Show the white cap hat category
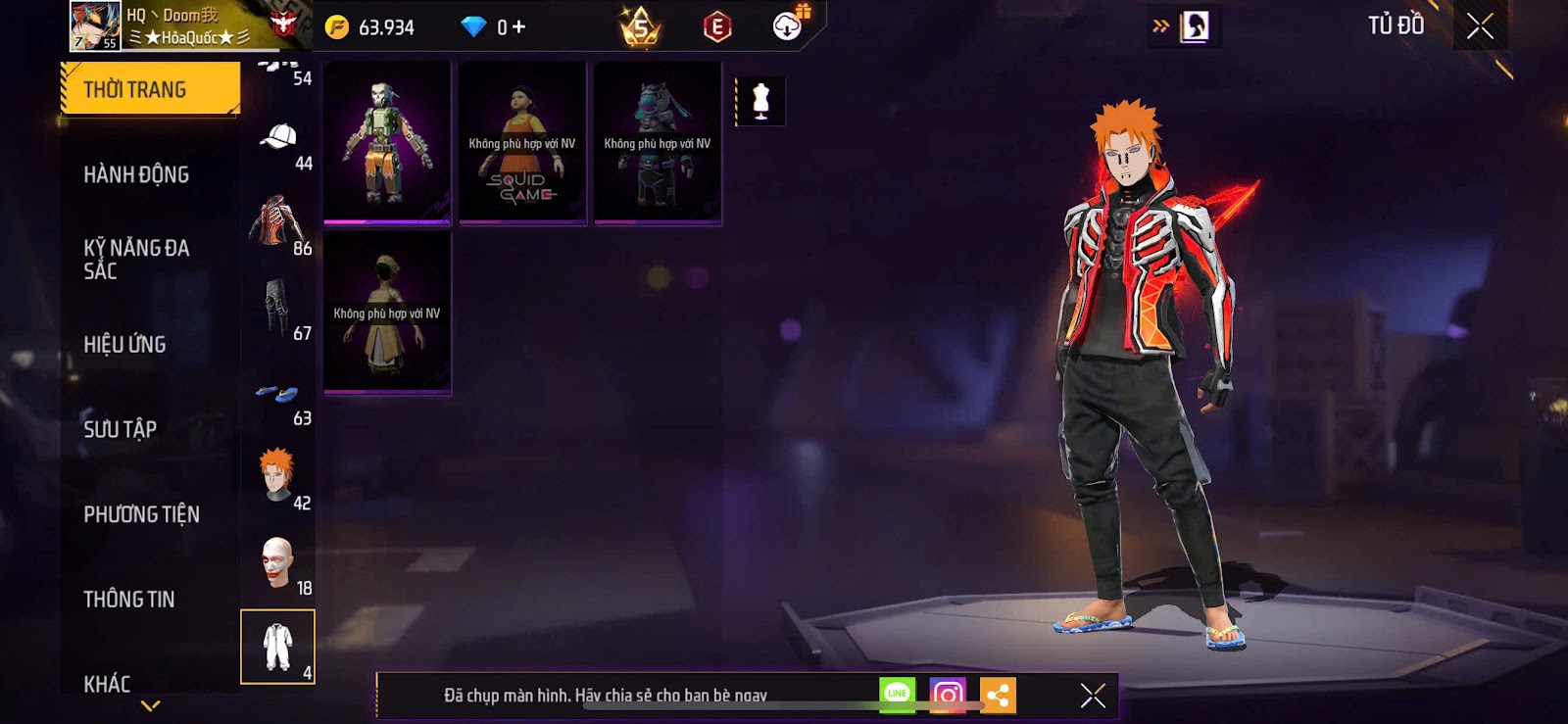 279,143
